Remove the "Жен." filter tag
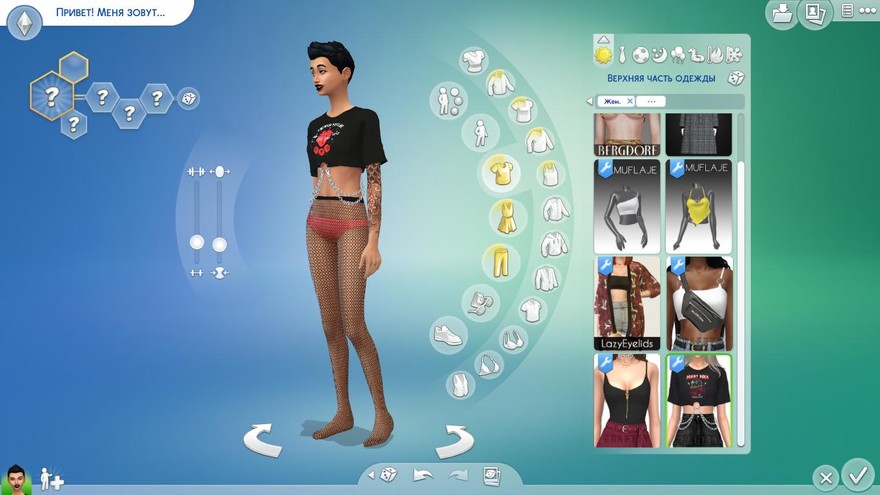Screen dimensions: 880x495 (629, 101)
